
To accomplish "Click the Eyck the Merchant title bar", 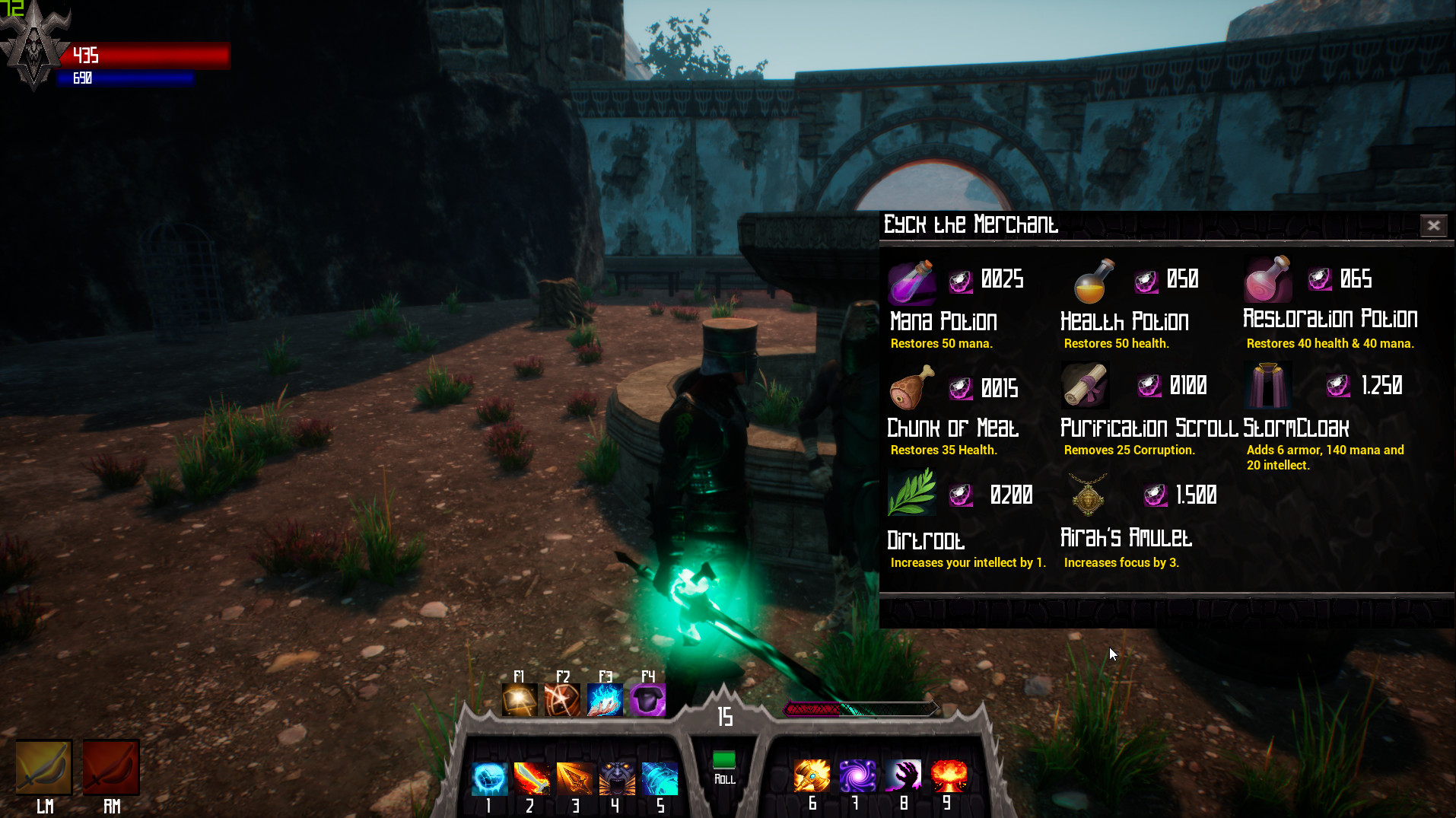I will (970, 224).
